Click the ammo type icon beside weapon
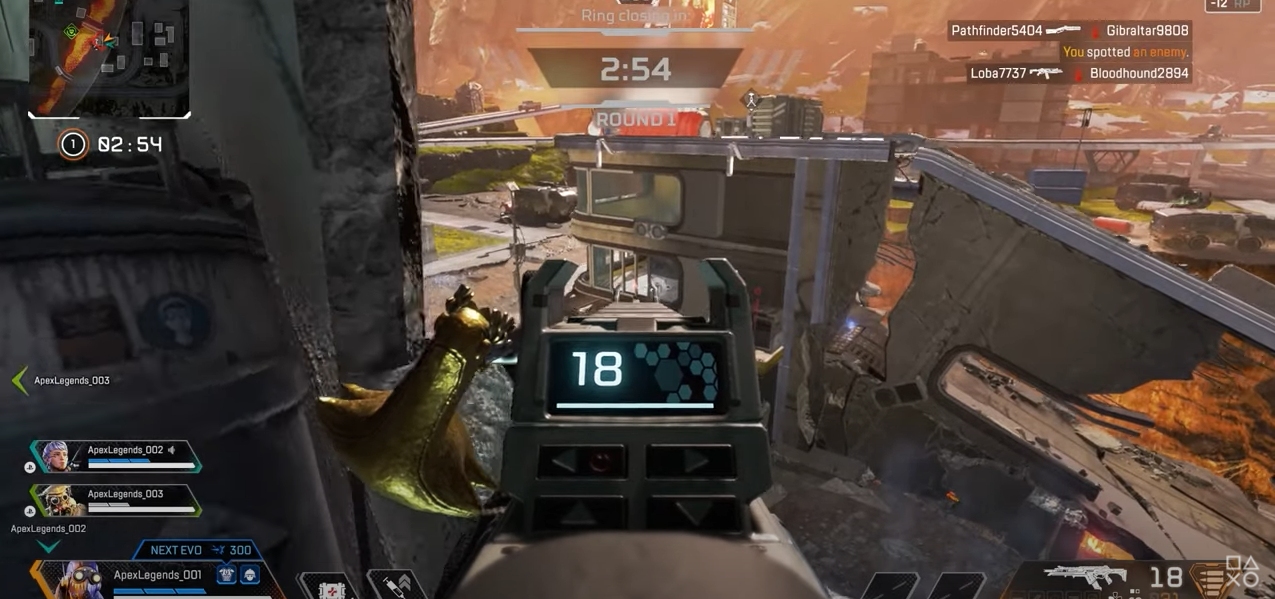 1212,580
